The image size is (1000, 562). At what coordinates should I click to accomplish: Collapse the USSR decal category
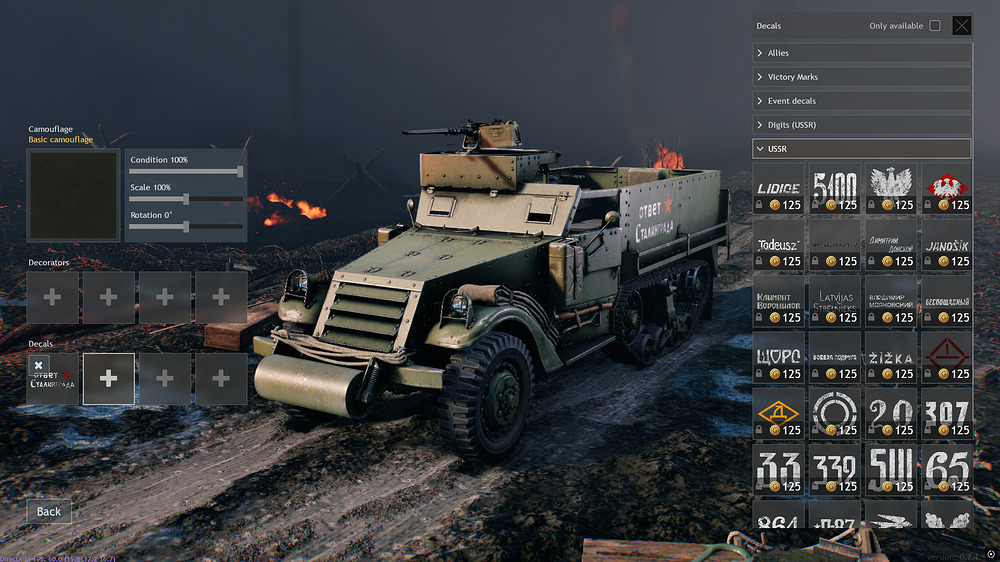[861, 149]
